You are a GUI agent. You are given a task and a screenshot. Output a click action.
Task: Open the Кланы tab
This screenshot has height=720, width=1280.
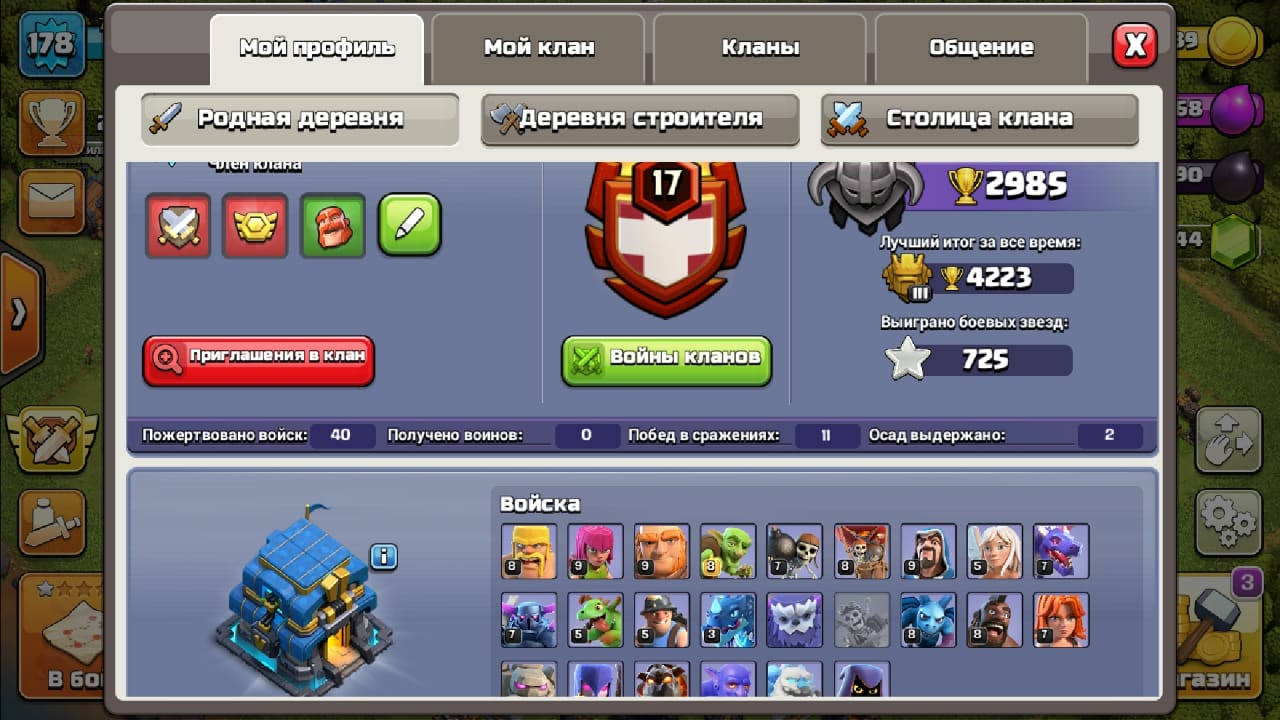(760, 47)
